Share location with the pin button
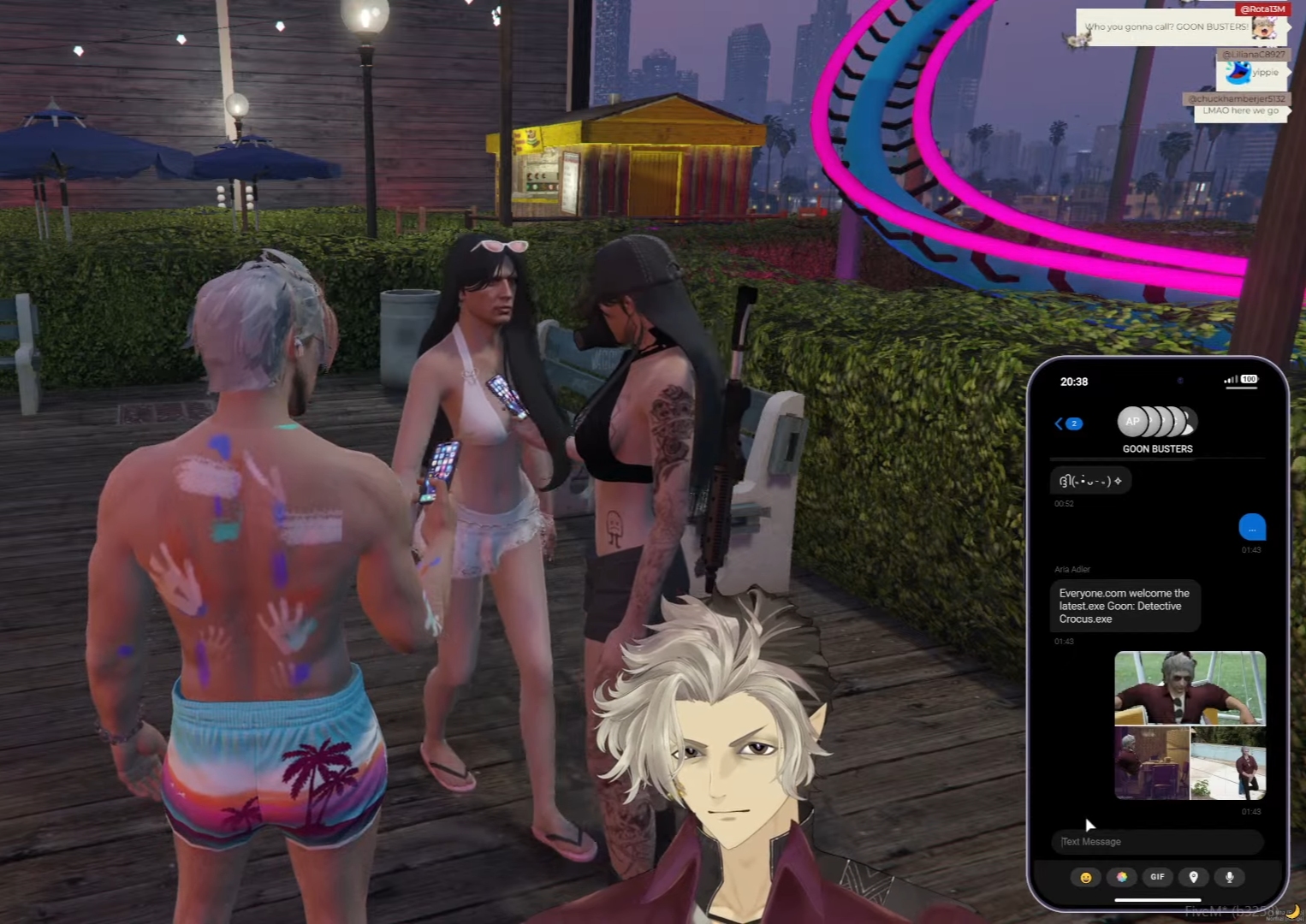The height and width of the screenshot is (924, 1306). tap(1193, 877)
